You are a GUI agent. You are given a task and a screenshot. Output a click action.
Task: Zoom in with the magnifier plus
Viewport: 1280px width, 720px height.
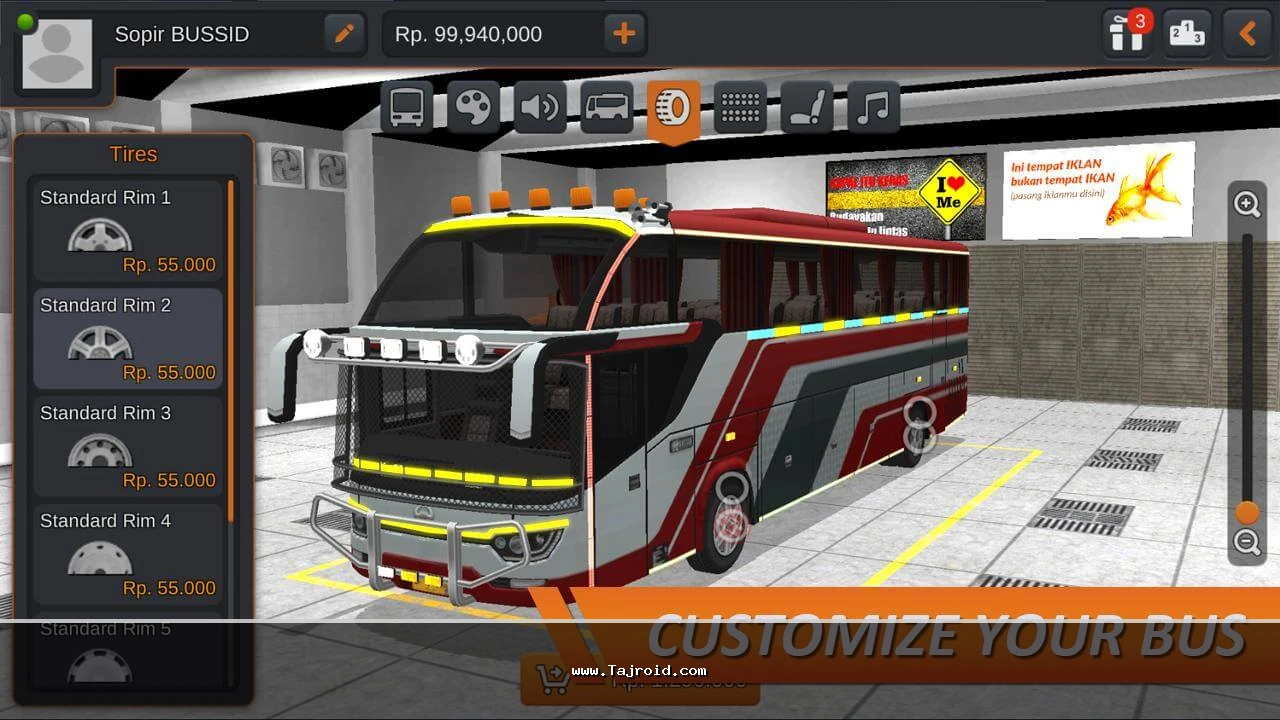coord(1247,205)
